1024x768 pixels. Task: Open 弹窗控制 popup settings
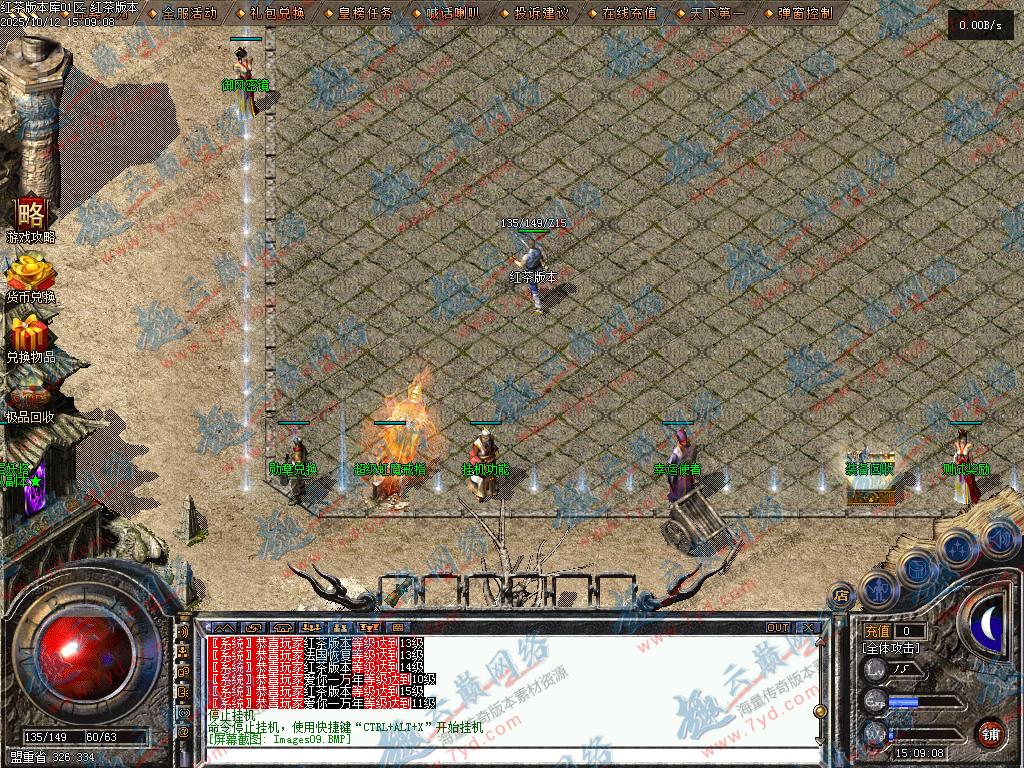805,13
